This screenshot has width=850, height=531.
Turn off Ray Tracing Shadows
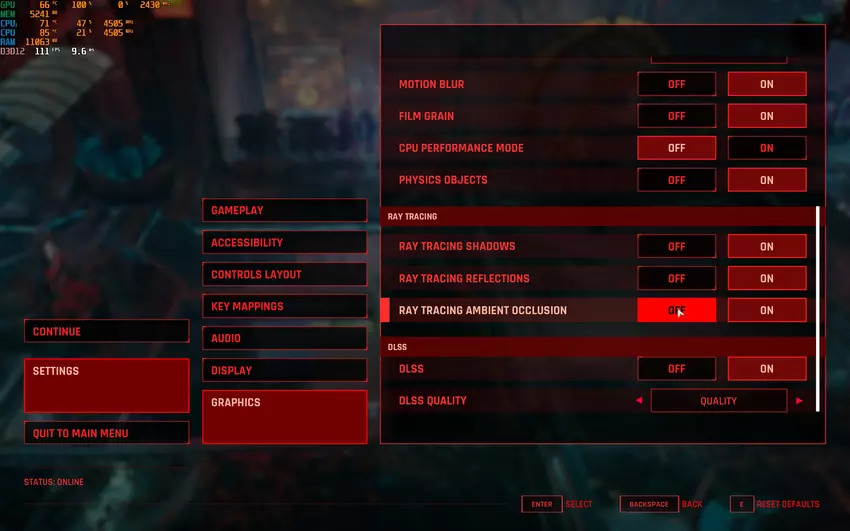tap(677, 246)
